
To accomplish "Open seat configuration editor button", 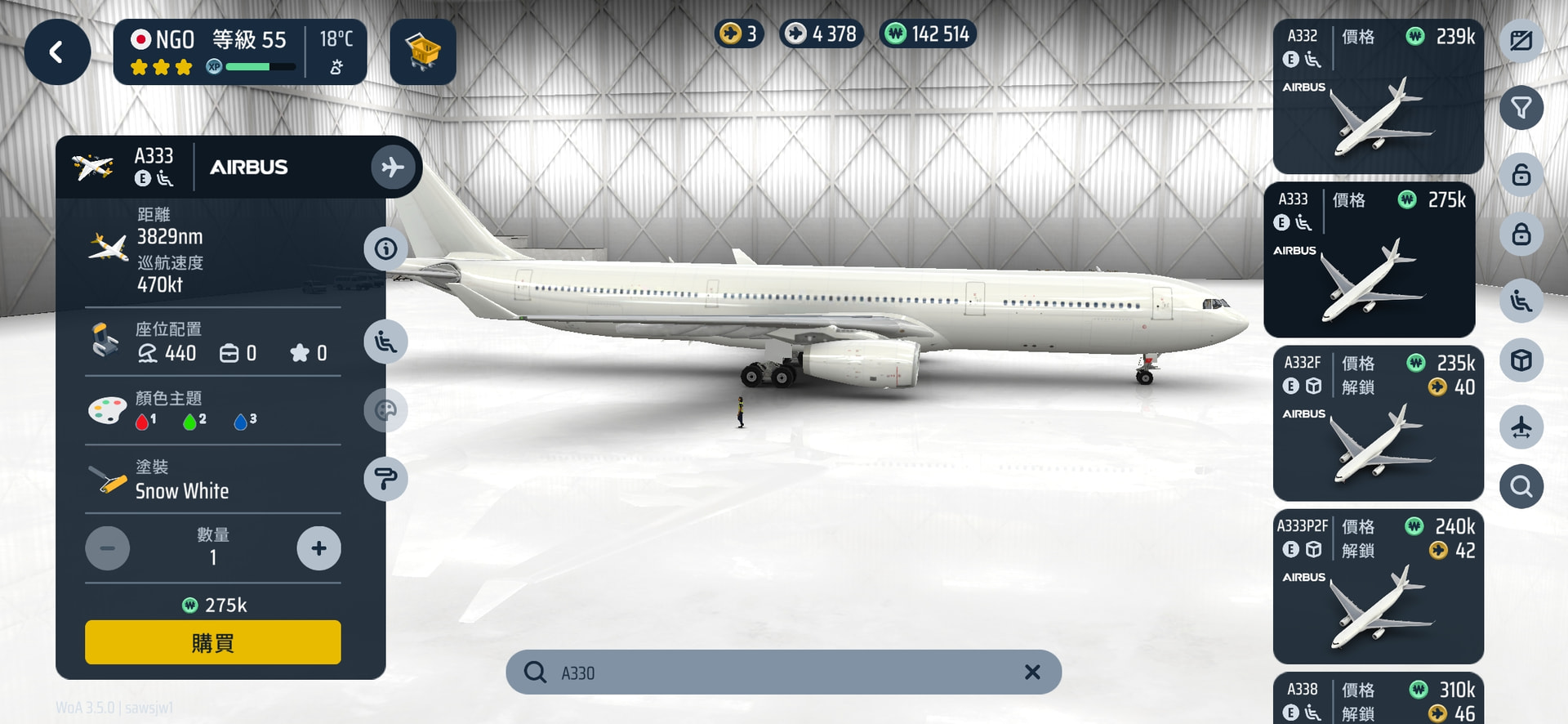I will coord(385,342).
